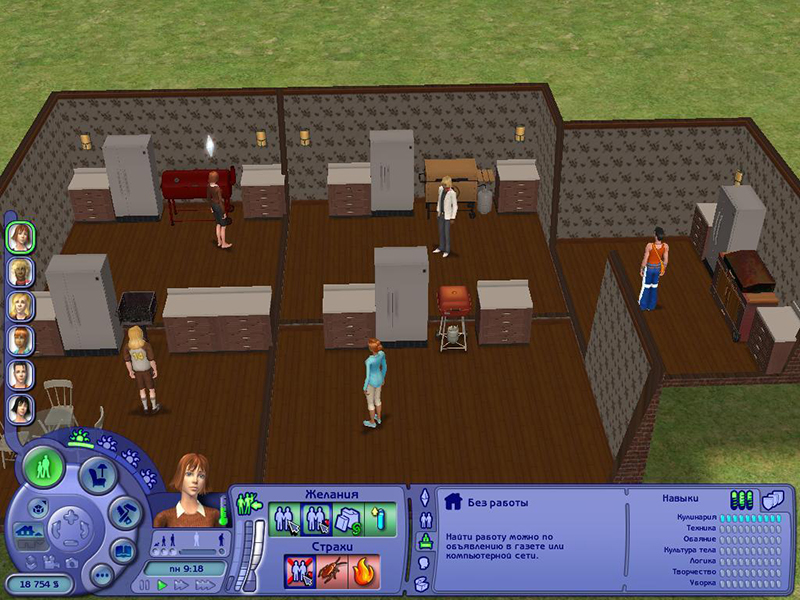Image resolution: width=800 pixels, height=600 pixels.
Task: Open the options button with three dots
Action: tap(100, 576)
